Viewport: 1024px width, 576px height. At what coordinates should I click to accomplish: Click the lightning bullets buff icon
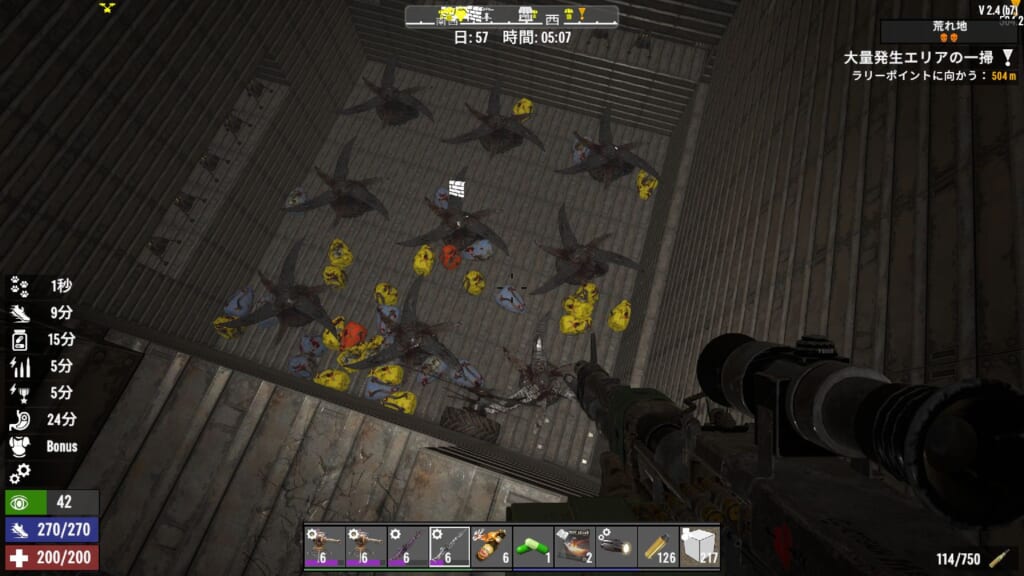[x=20, y=366]
